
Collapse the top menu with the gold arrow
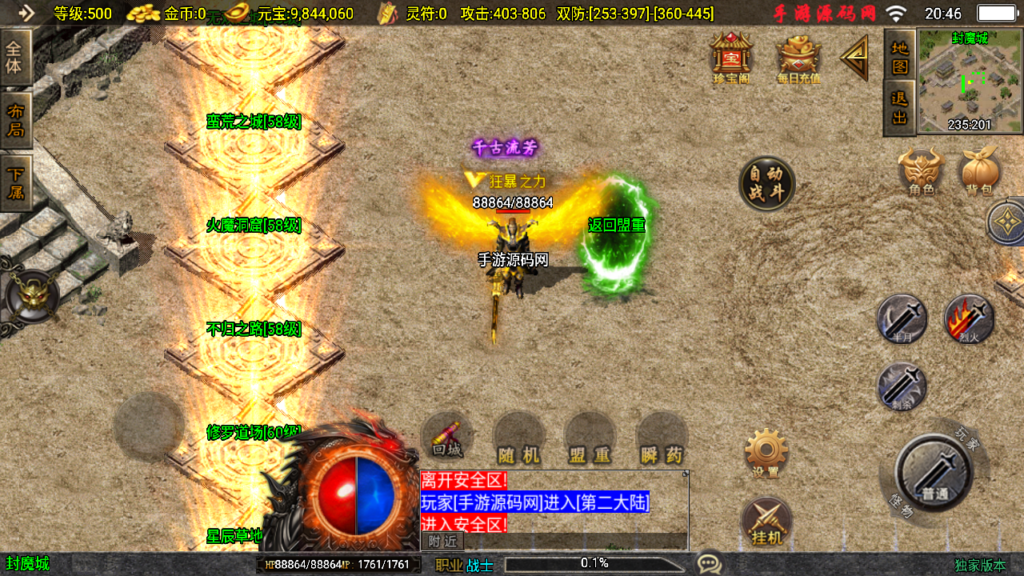click(855, 58)
